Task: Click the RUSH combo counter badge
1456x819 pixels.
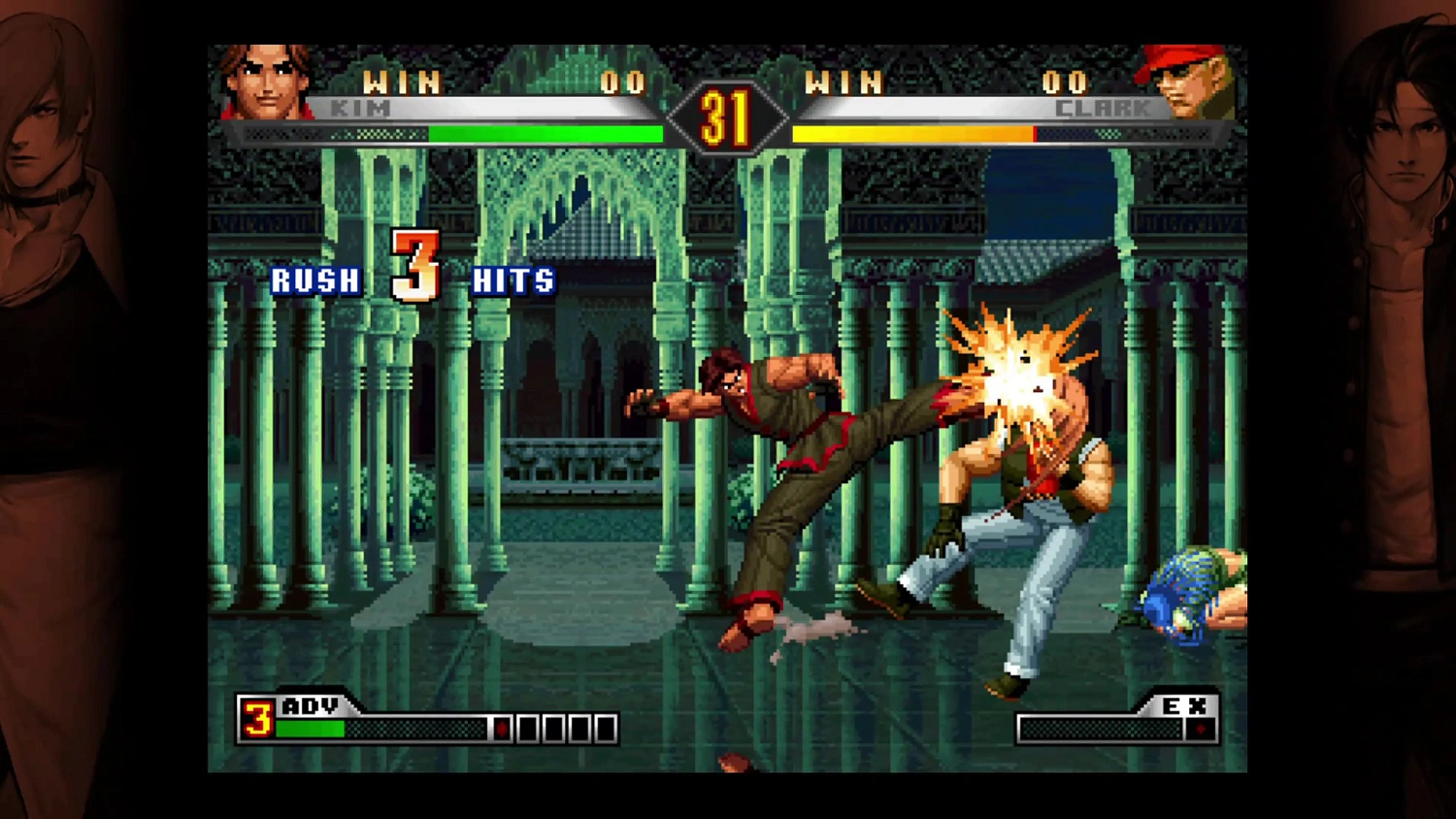Action: (314, 280)
